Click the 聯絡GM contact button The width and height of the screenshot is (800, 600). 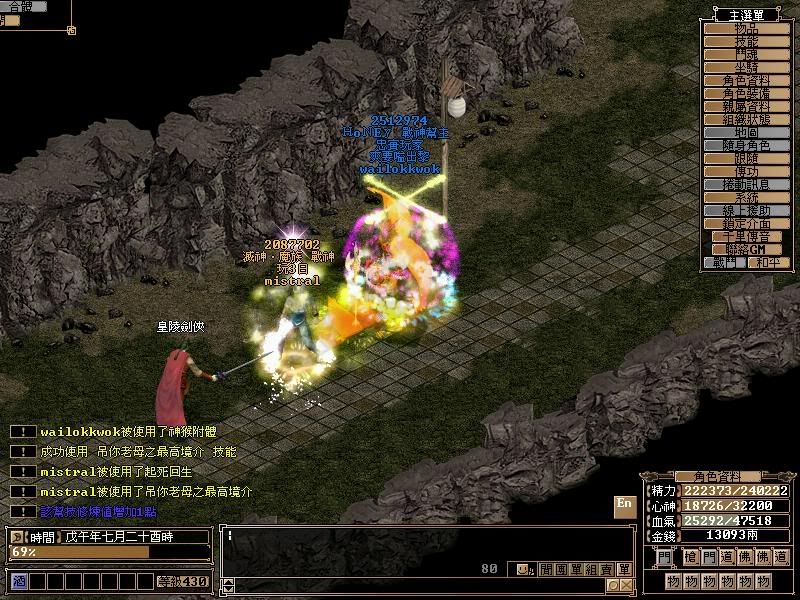tap(746, 249)
